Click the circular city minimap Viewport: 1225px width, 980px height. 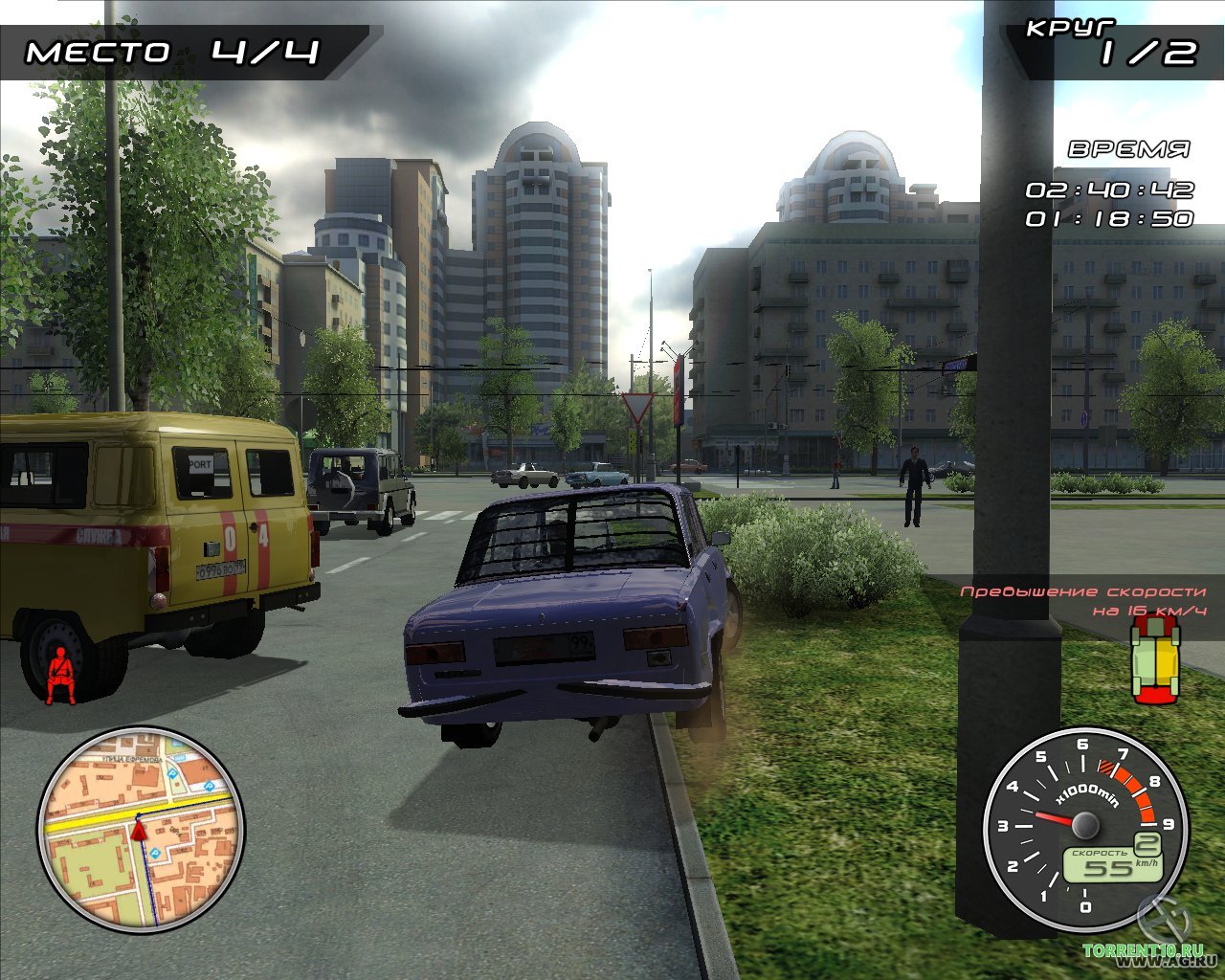coord(141,829)
